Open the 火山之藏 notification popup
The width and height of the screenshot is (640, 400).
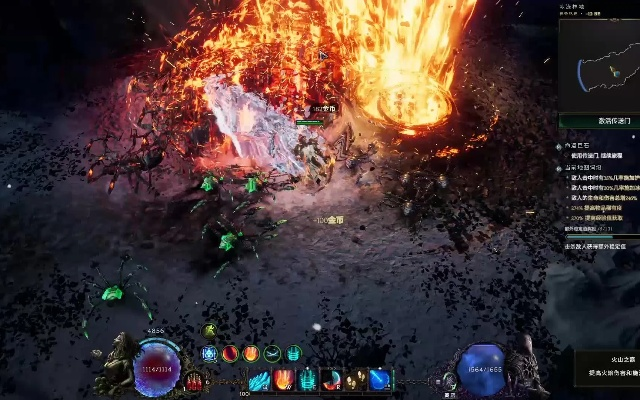pyautogui.click(x=606, y=365)
